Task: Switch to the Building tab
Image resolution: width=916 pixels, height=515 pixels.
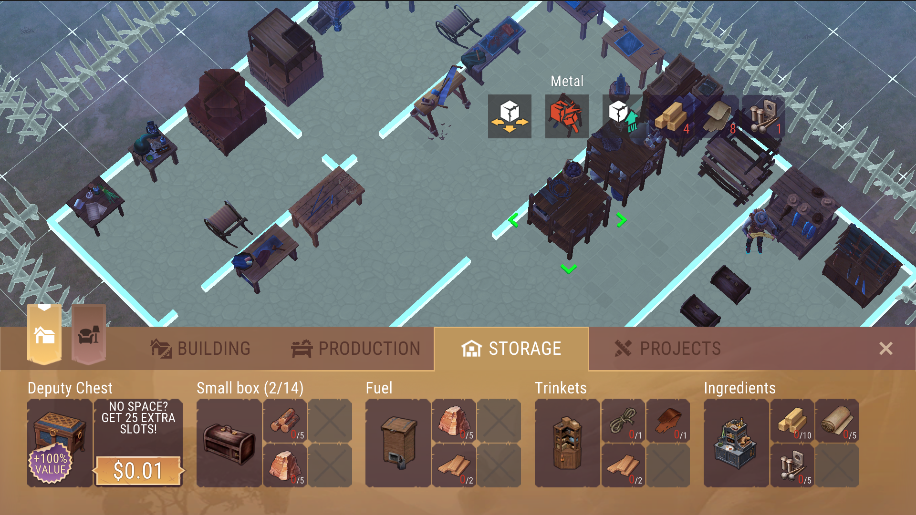Action: [x=200, y=349]
